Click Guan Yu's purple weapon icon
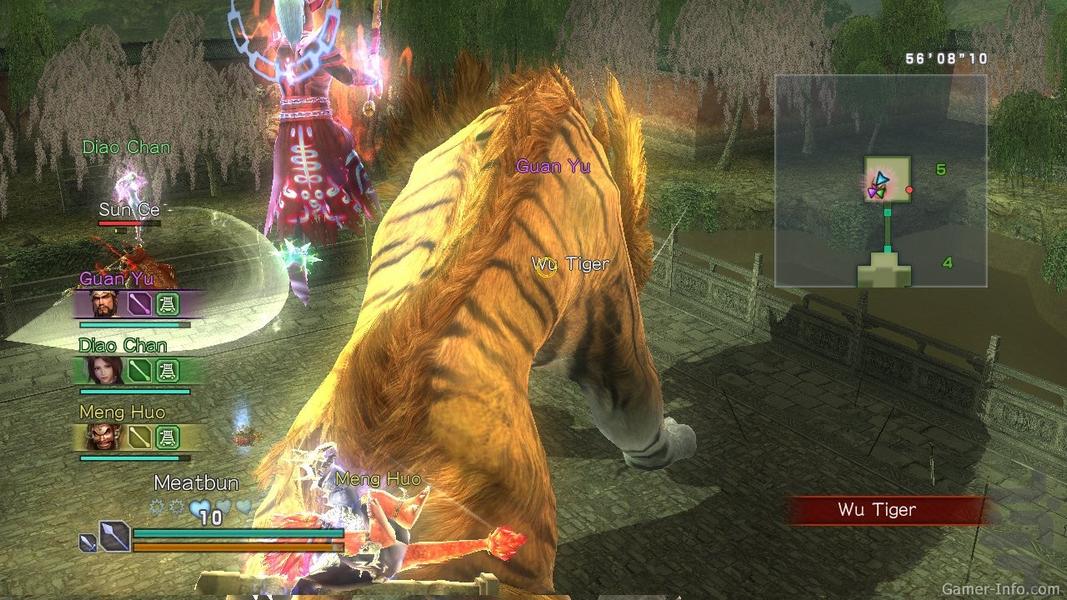 pyautogui.click(x=139, y=304)
